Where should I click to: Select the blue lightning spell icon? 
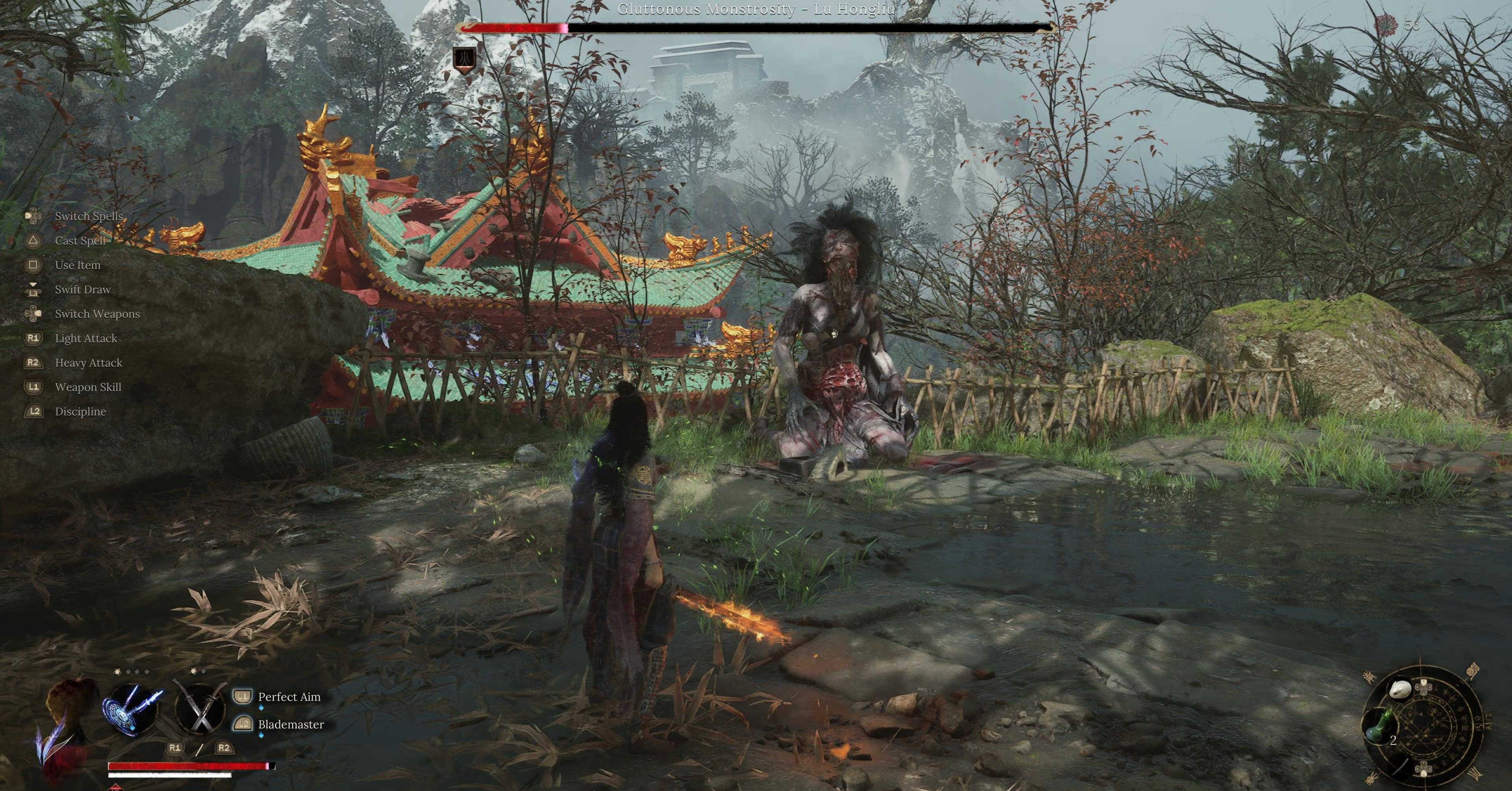[x=130, y=708]
